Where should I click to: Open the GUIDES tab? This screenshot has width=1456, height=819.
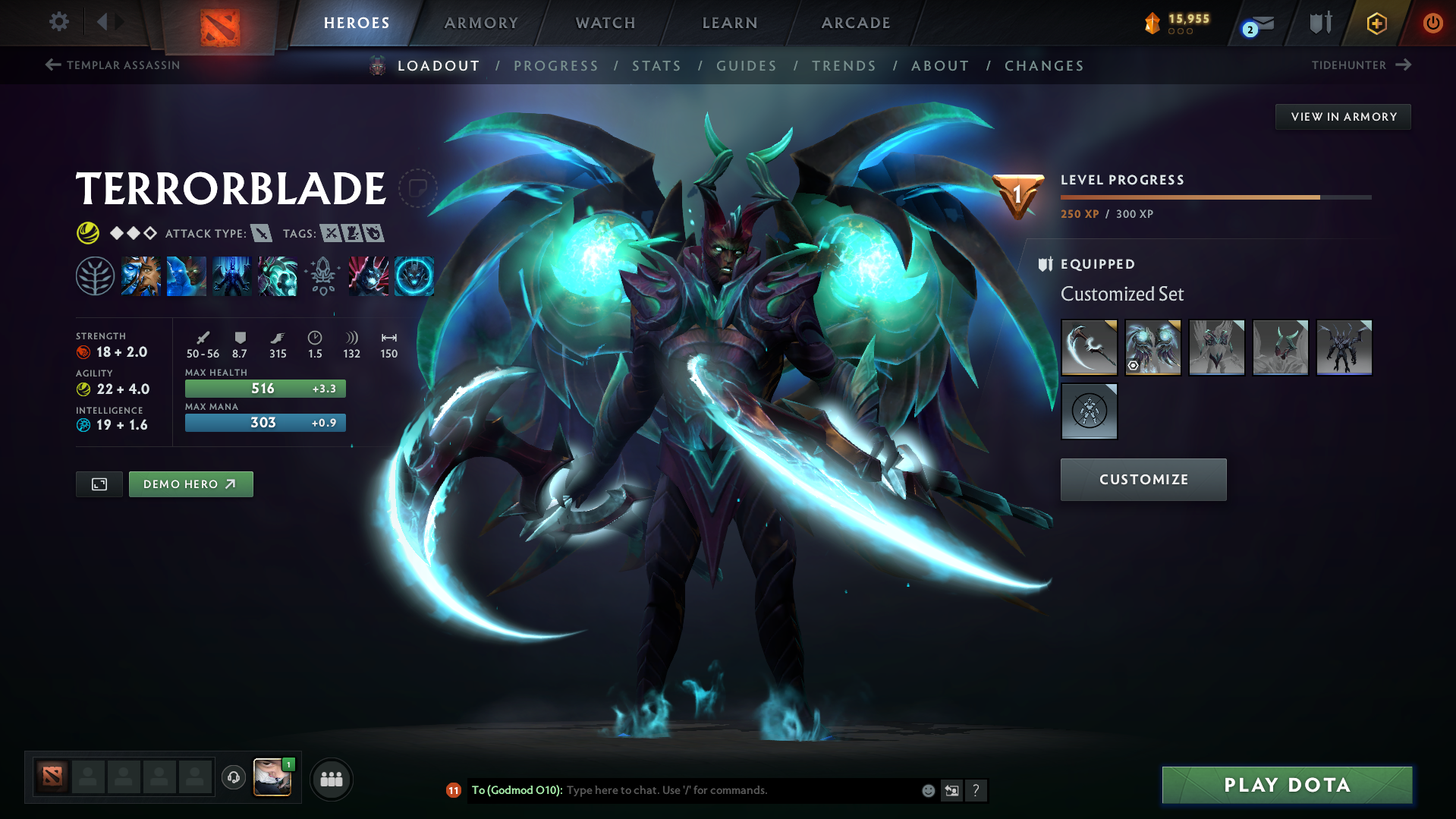746,66
